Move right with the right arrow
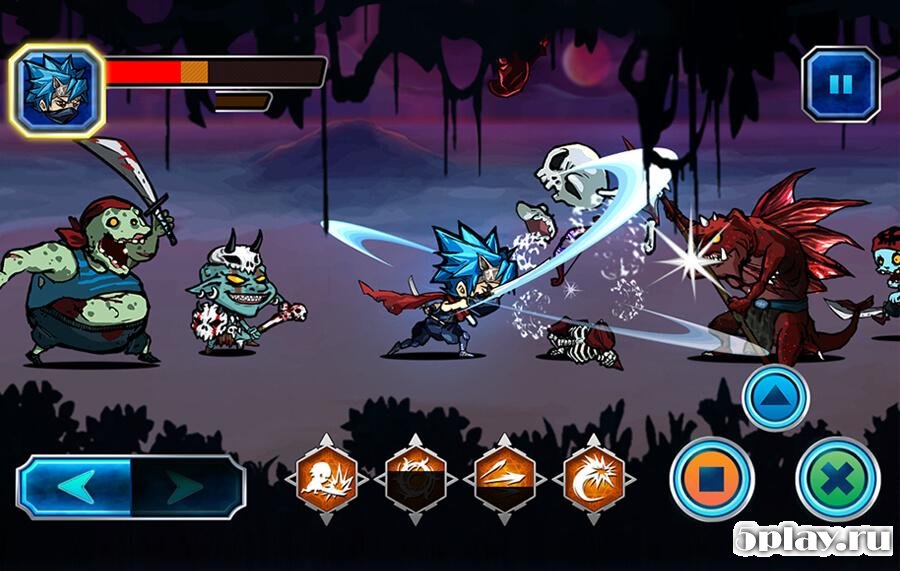The width and height of the screenshot is (900, 571). pyautogui.click(x=186, y=487)
